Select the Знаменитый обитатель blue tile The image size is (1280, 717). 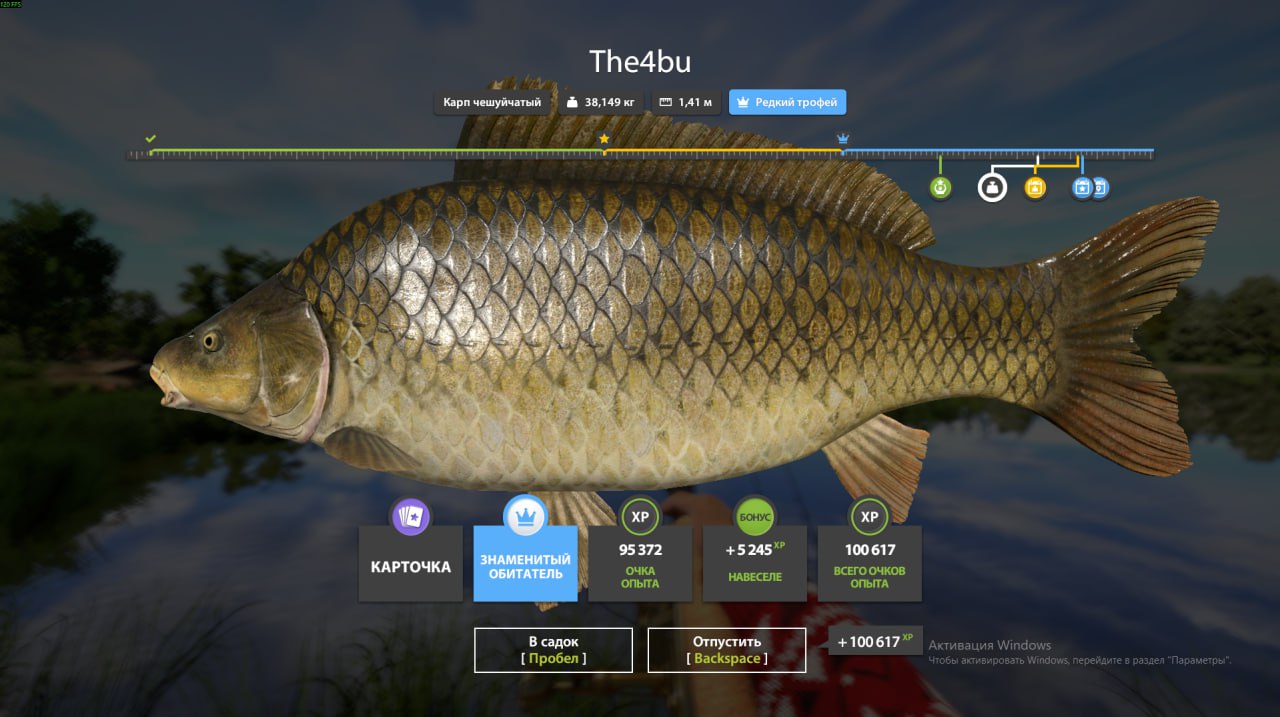point(525,564)
